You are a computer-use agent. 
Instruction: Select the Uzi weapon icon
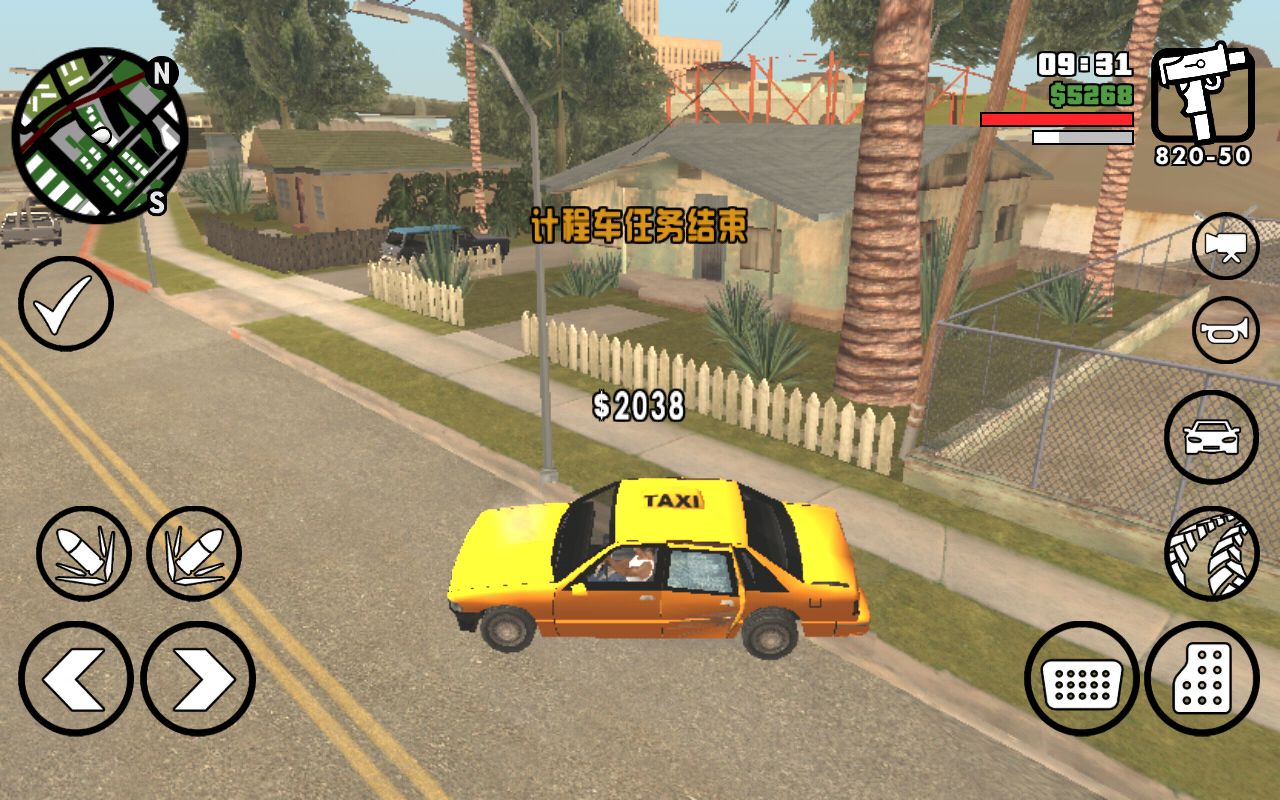coord(1202,96)
